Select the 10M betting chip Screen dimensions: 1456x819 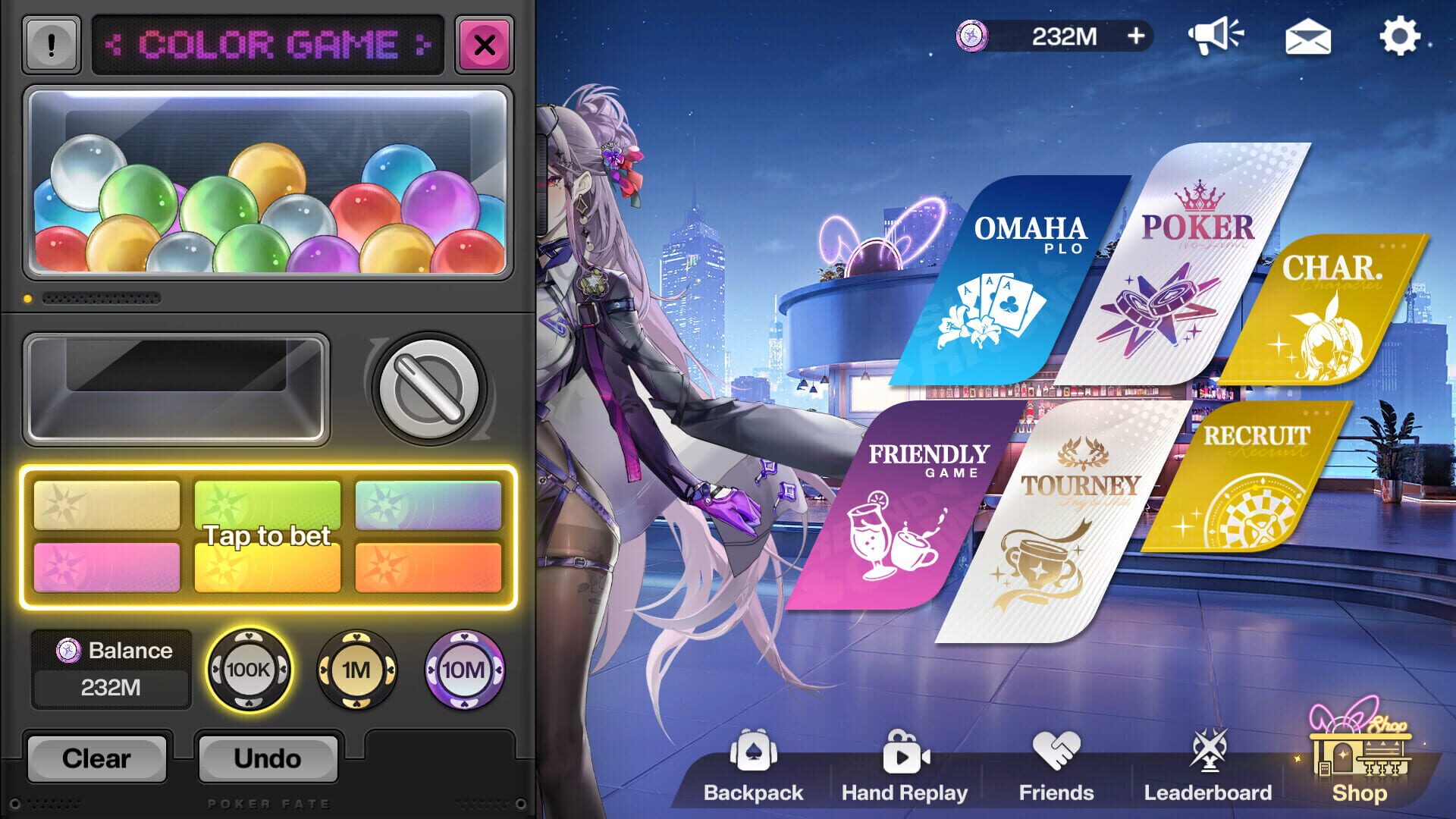pos(463,670)
